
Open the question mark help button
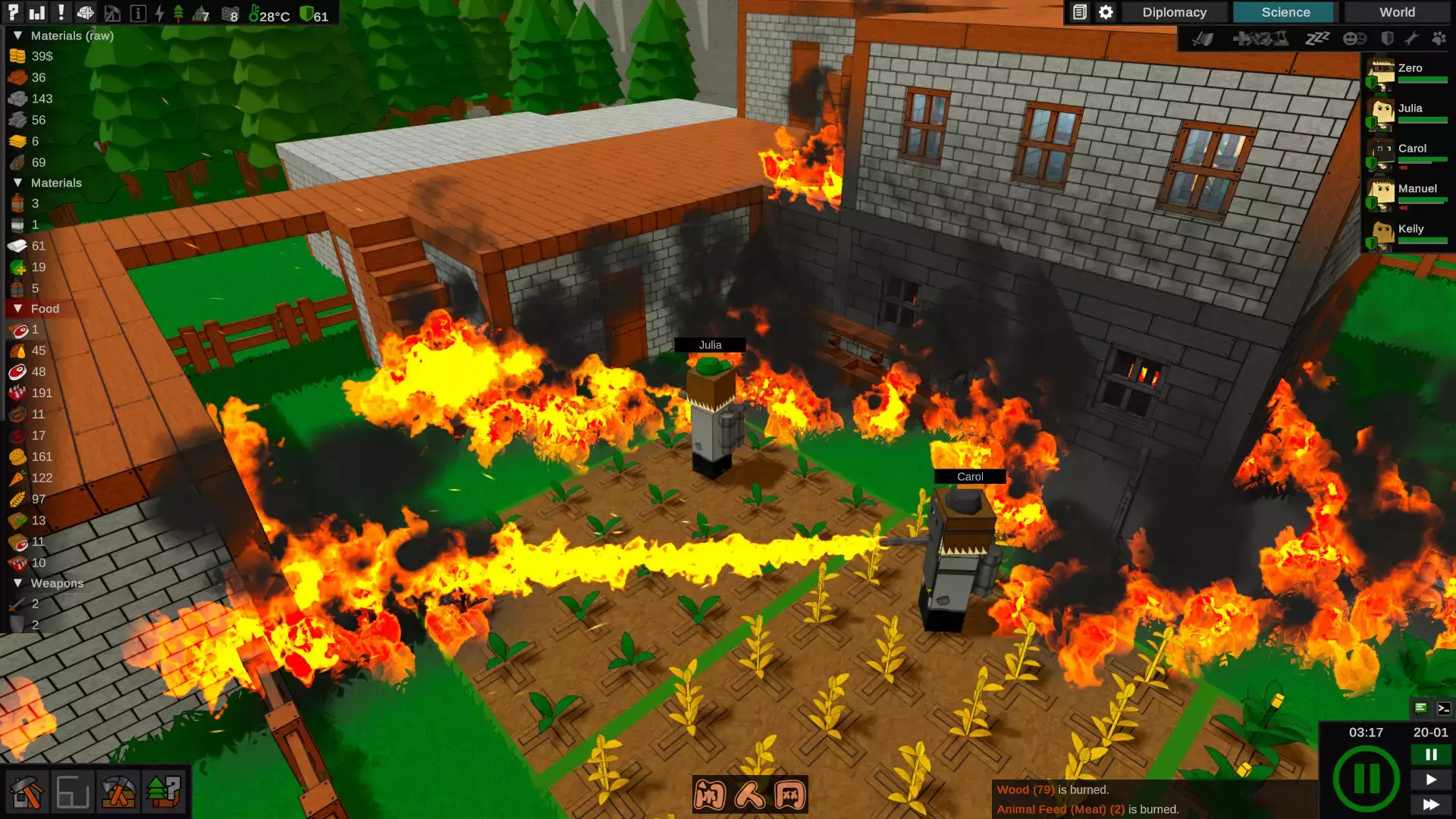point(13,11)
